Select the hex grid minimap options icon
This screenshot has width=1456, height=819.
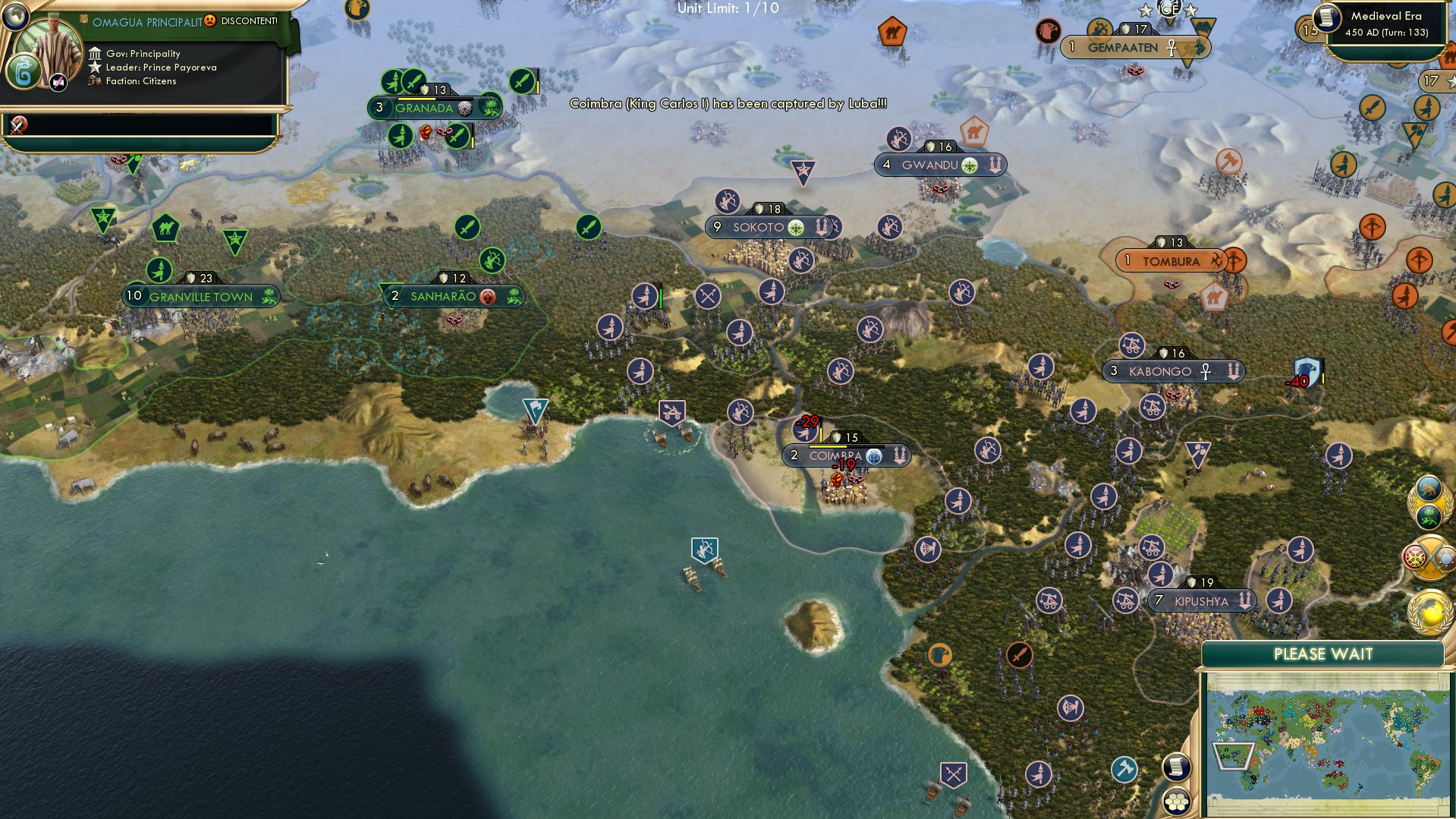click(x=1178, y=802)
